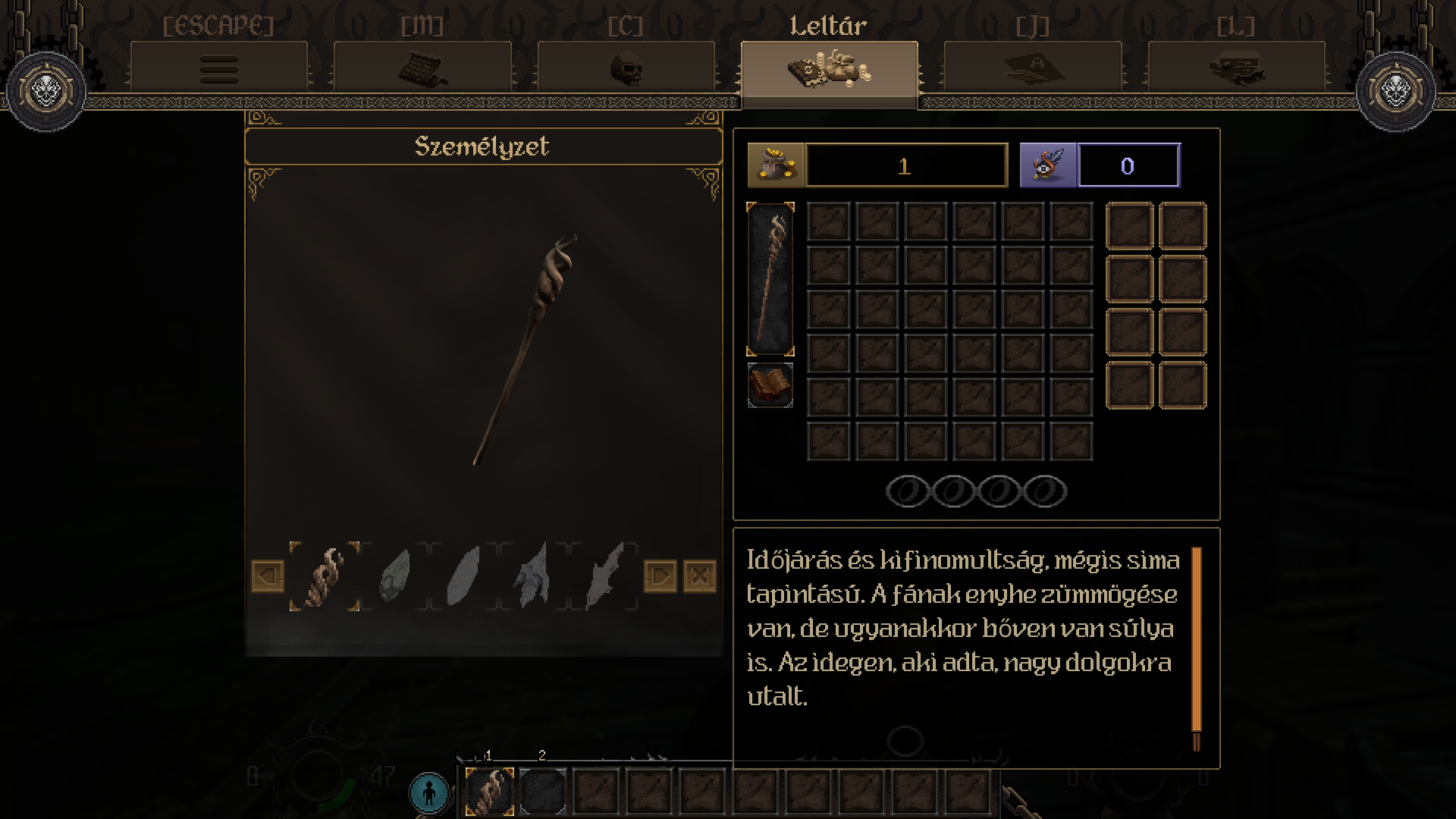Show the next weapon with right arrow
The width and height of the screenshot is (1456, 819).
660,576
